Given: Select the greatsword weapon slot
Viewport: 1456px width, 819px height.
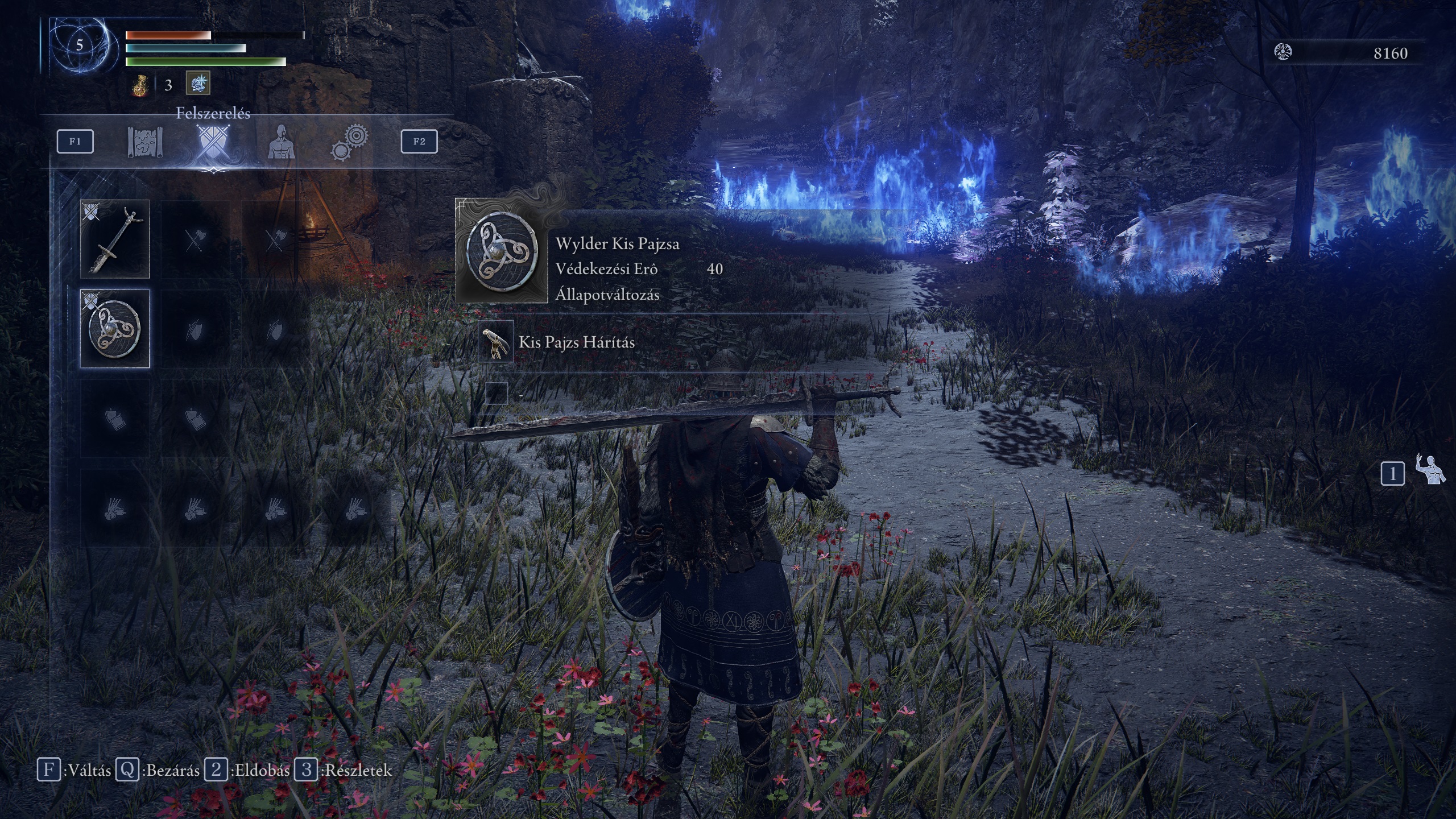Looking at the screenshot, I should (115, 239).
